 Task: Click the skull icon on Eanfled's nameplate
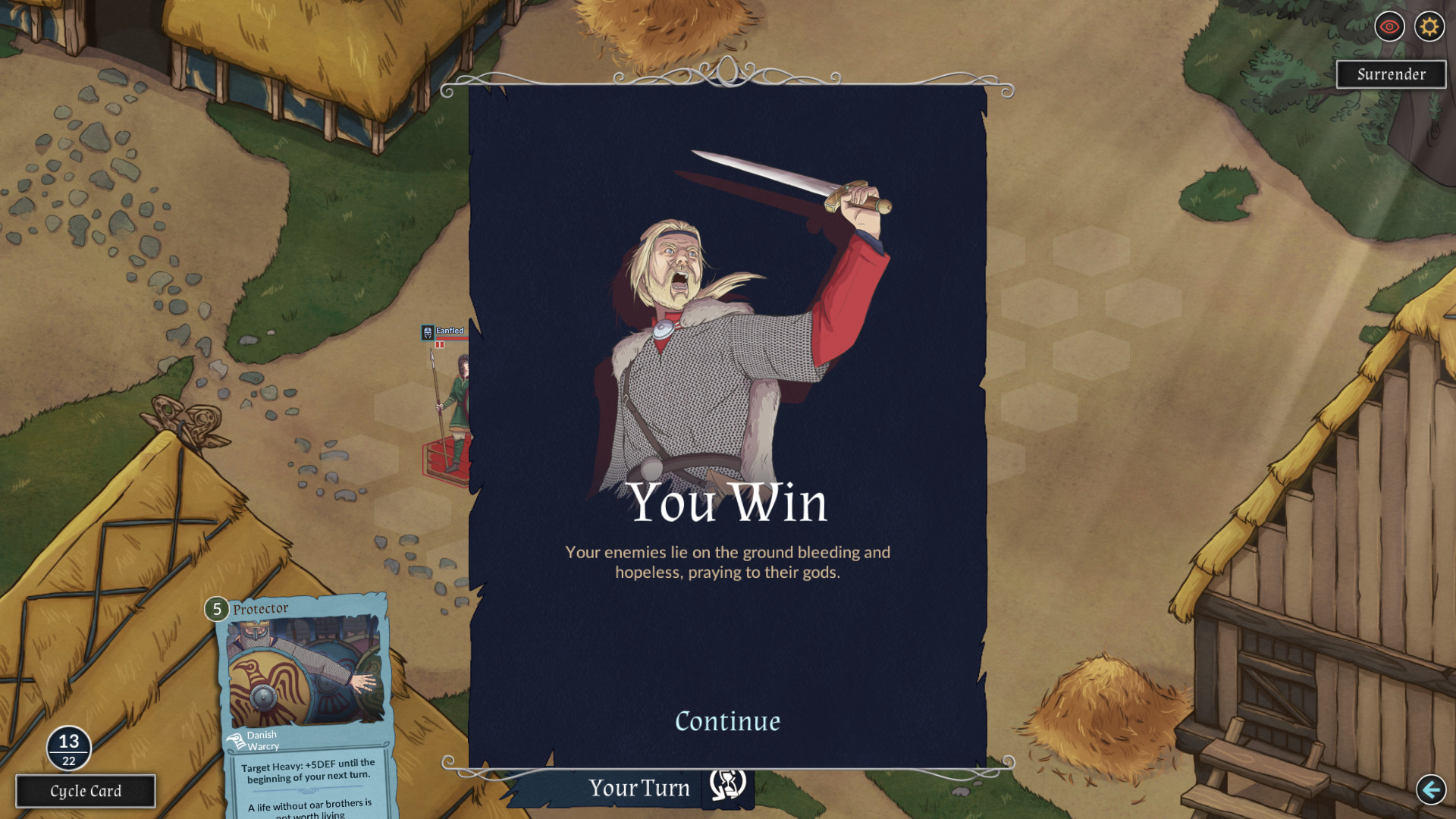[428, 332]
